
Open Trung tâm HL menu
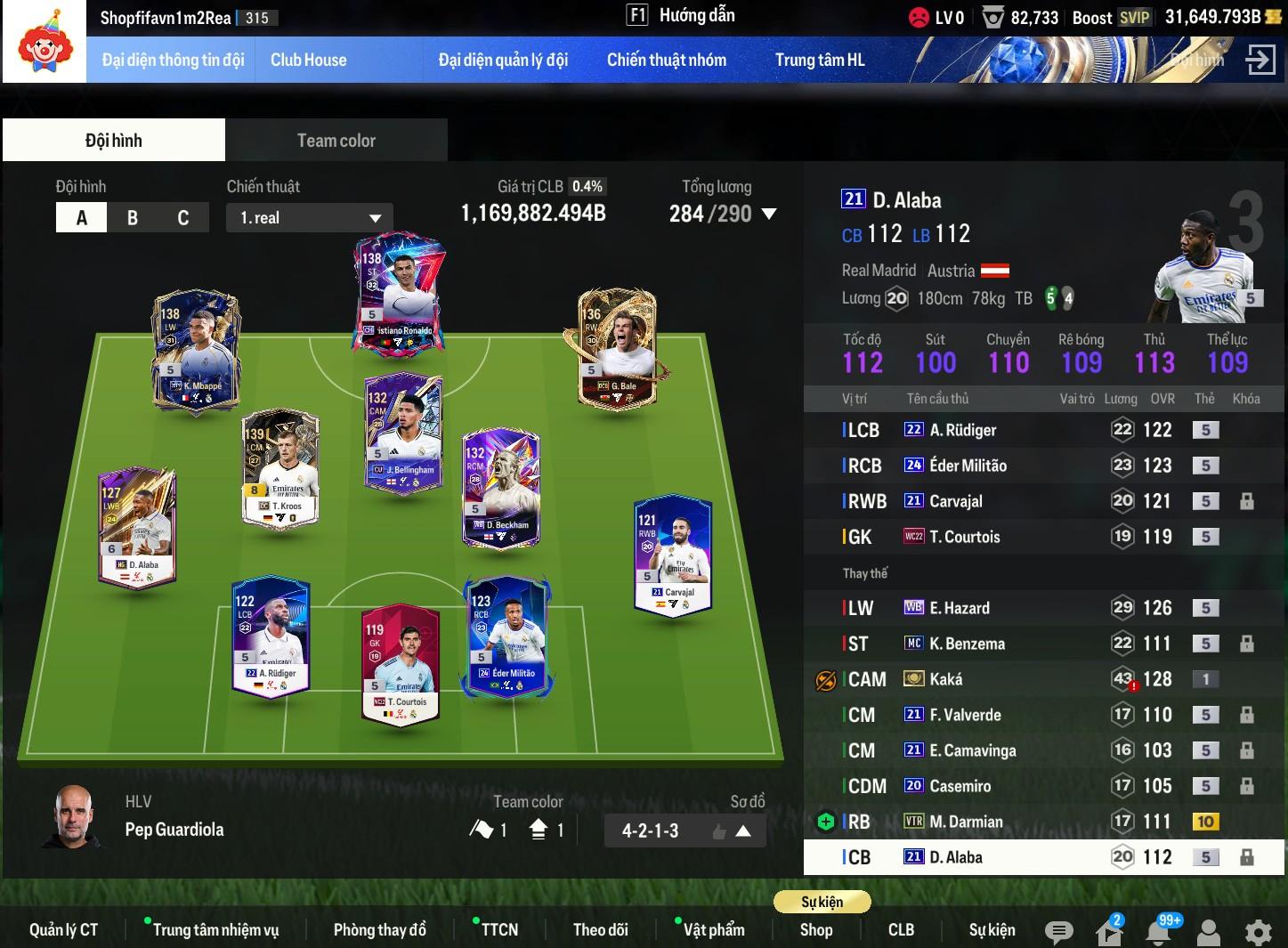(819, 61)
